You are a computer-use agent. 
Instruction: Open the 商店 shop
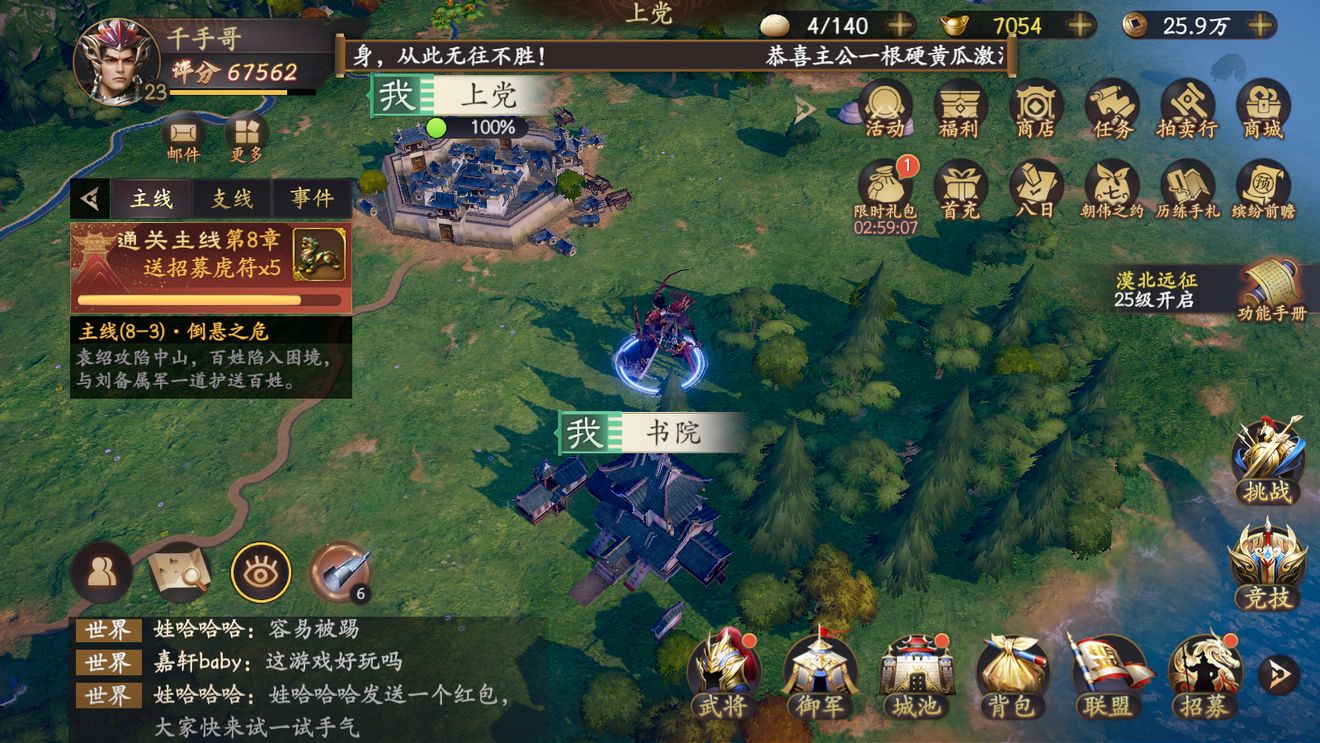(x=1035, y=108)
